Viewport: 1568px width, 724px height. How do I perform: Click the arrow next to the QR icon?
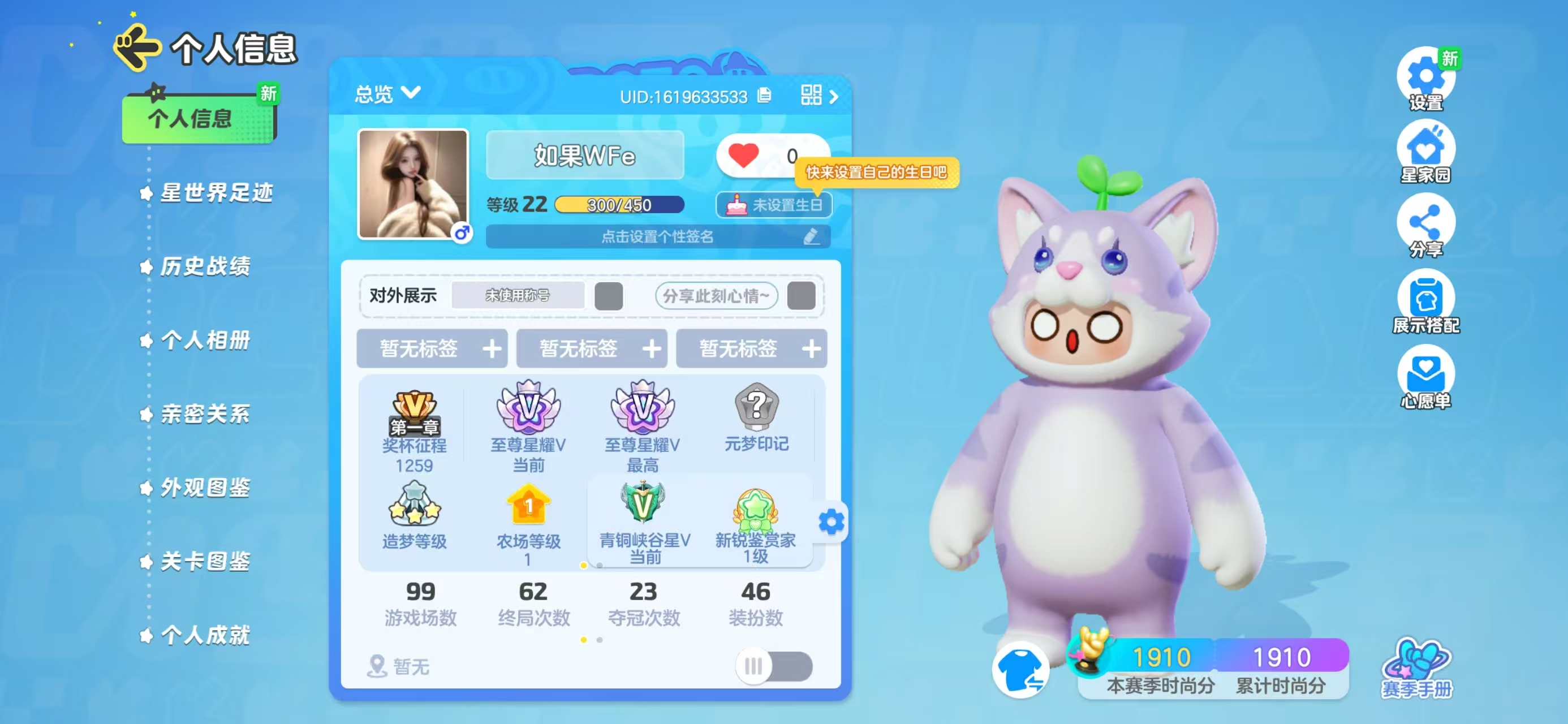[x=835, y=95]
